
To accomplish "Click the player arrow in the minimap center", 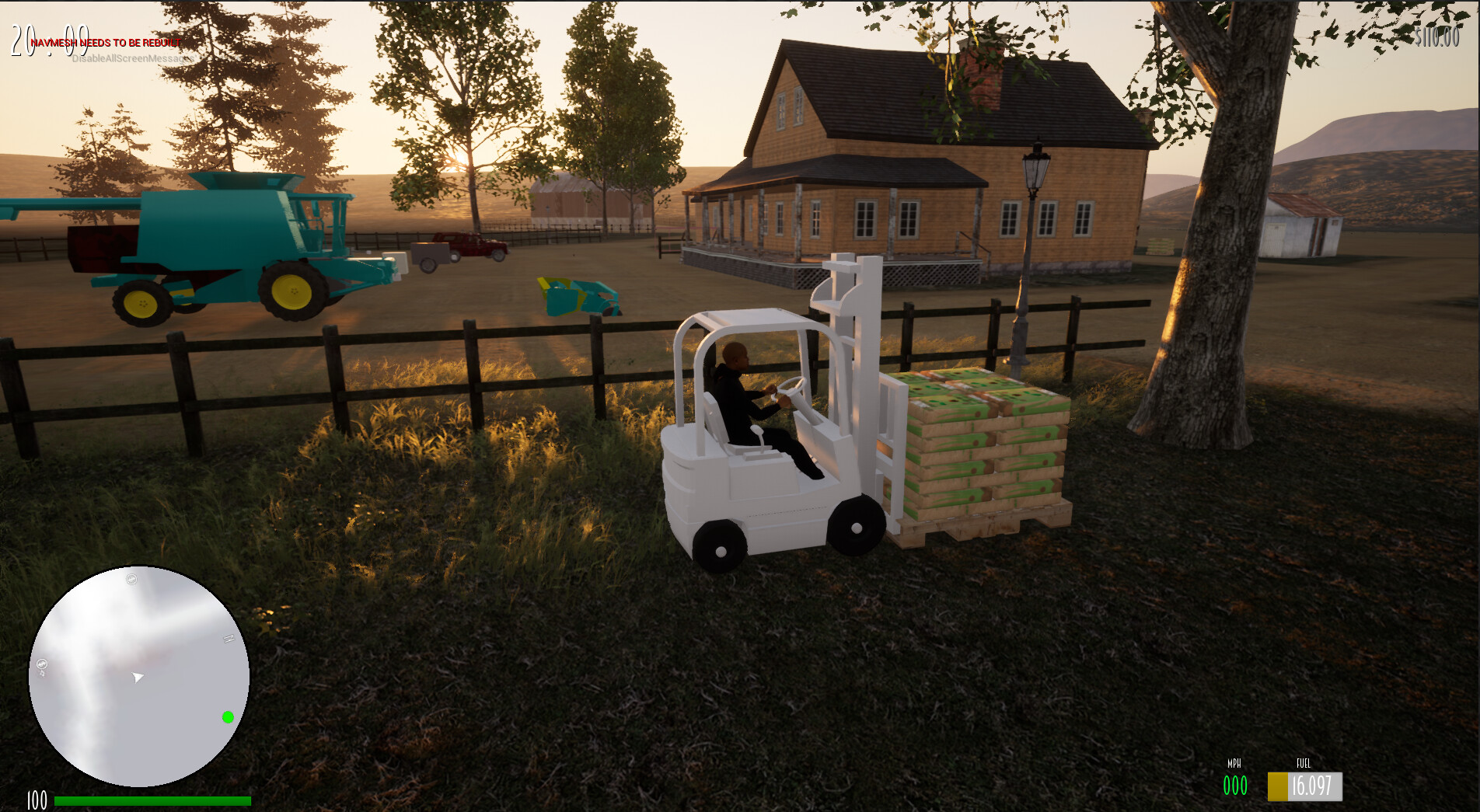I will [x=138, y=678].
